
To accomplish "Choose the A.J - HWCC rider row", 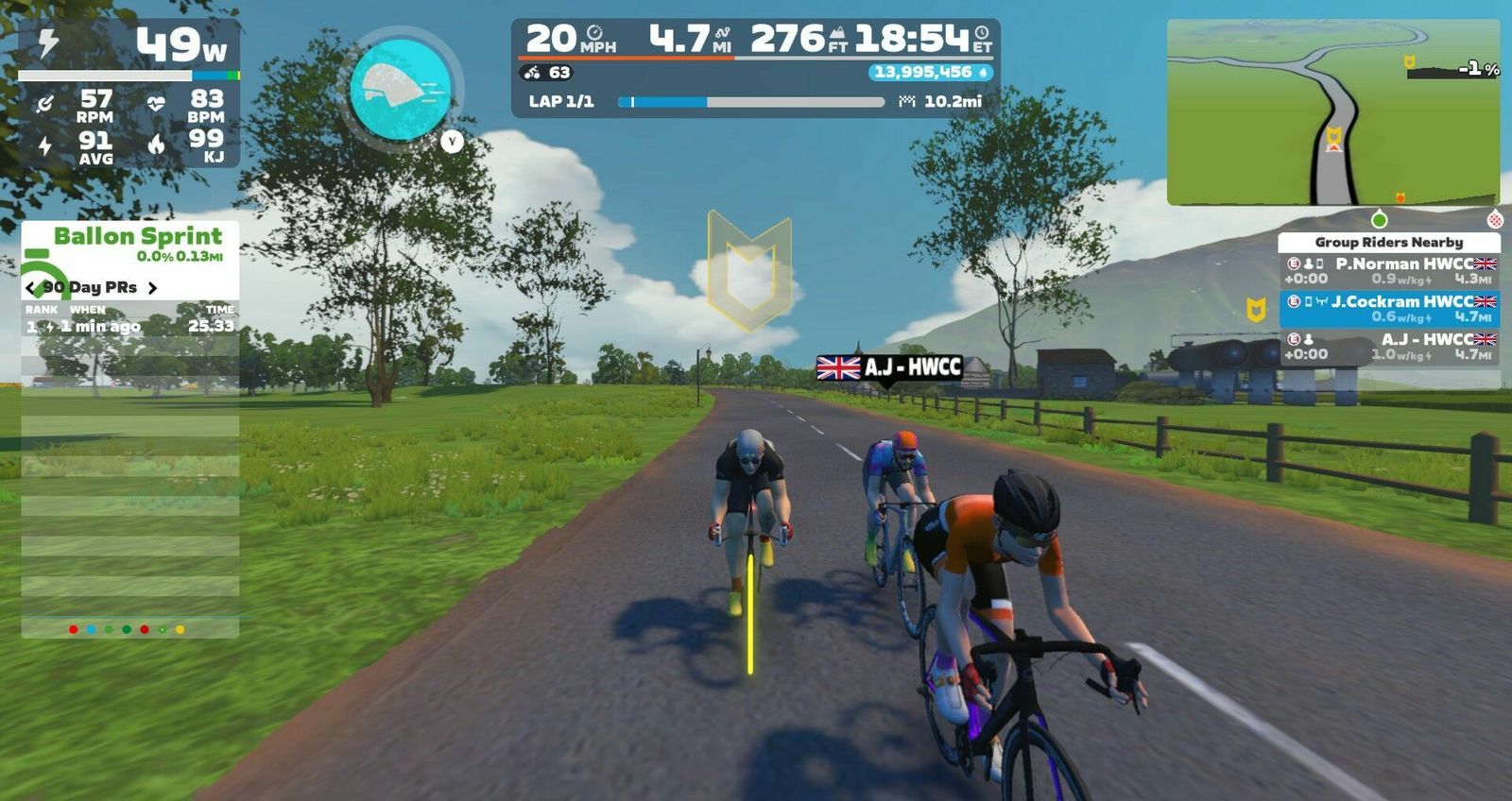I will click(1389, 347).
